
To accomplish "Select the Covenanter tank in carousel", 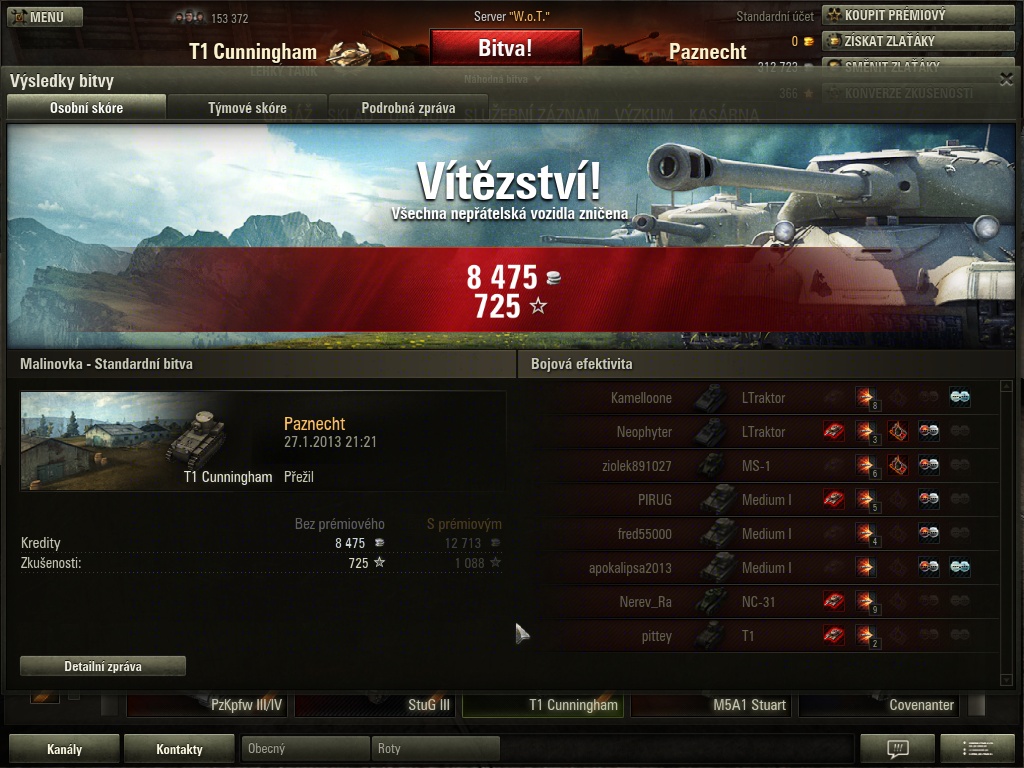I will [x=880, y=705].
